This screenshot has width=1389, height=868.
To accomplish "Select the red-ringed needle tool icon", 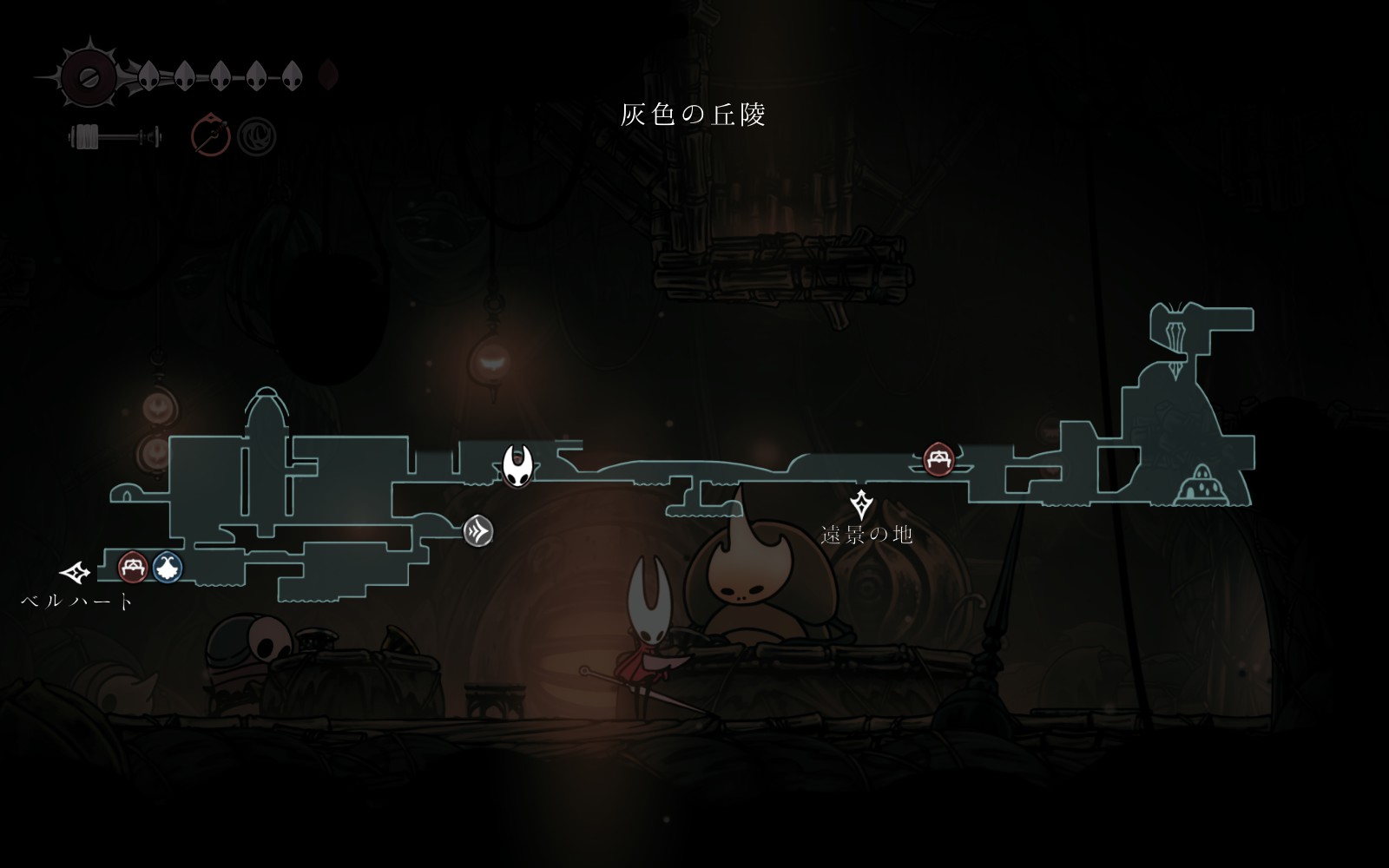I will (211, 135).
